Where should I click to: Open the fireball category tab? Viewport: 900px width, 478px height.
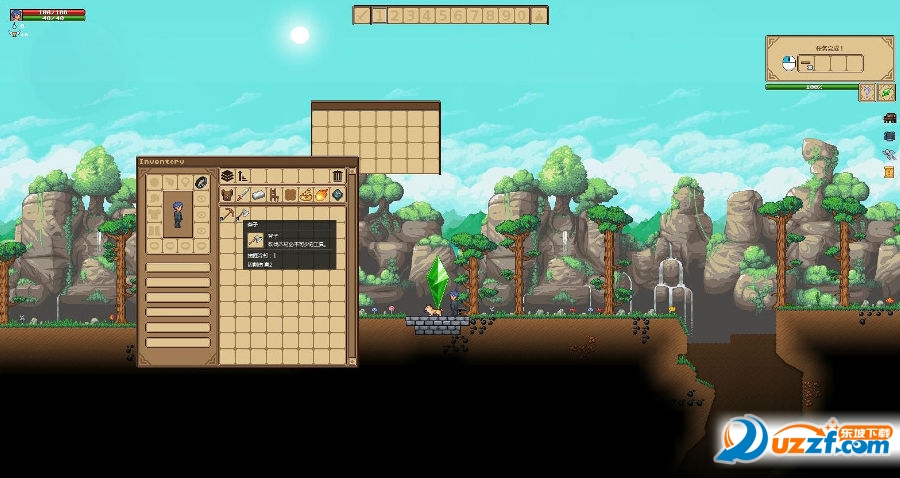coord(322,195)
